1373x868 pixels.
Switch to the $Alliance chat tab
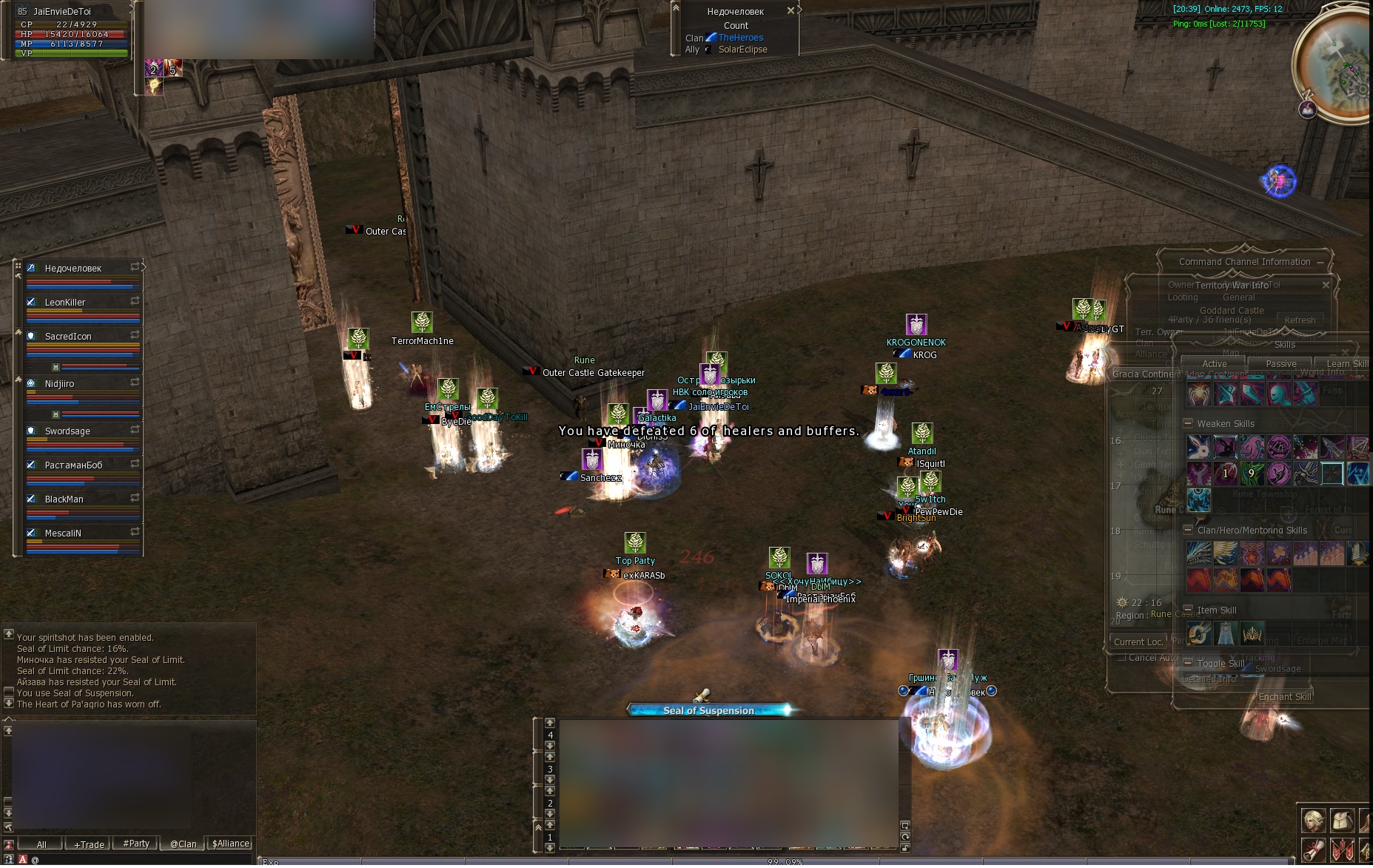pyautogui.click(x=231, y=844)
